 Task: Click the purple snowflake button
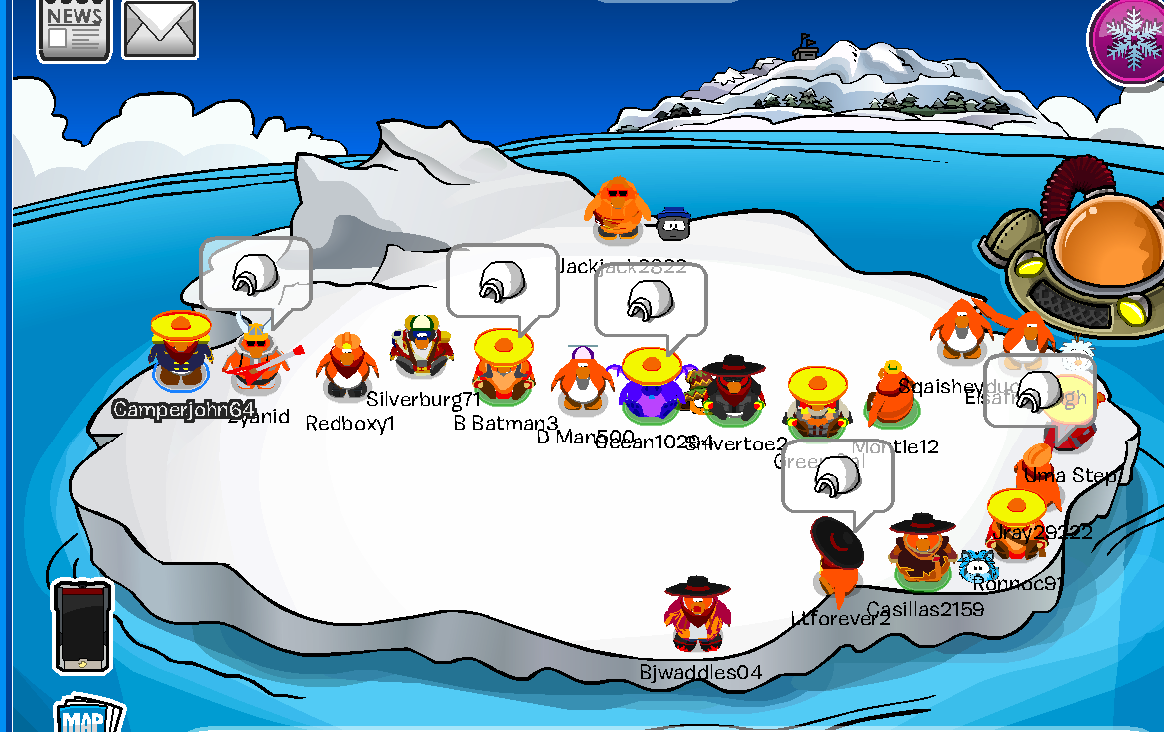point(1128,39)
